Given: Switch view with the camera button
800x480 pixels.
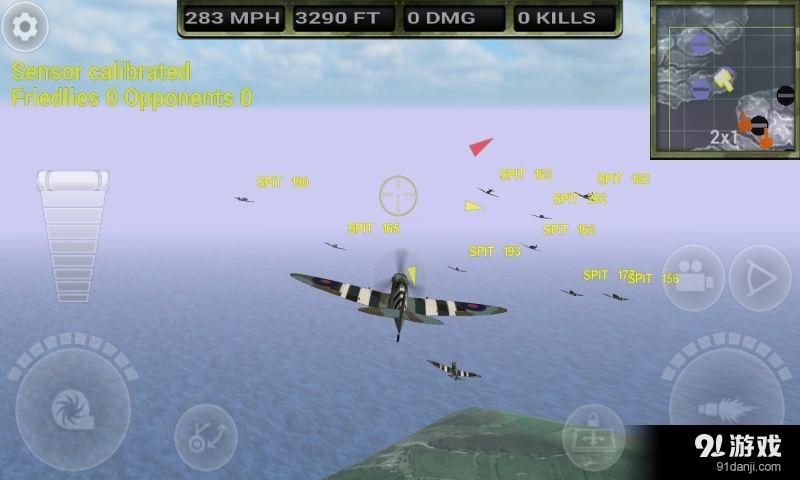Looking at the screenshot, I should point(693,277).
